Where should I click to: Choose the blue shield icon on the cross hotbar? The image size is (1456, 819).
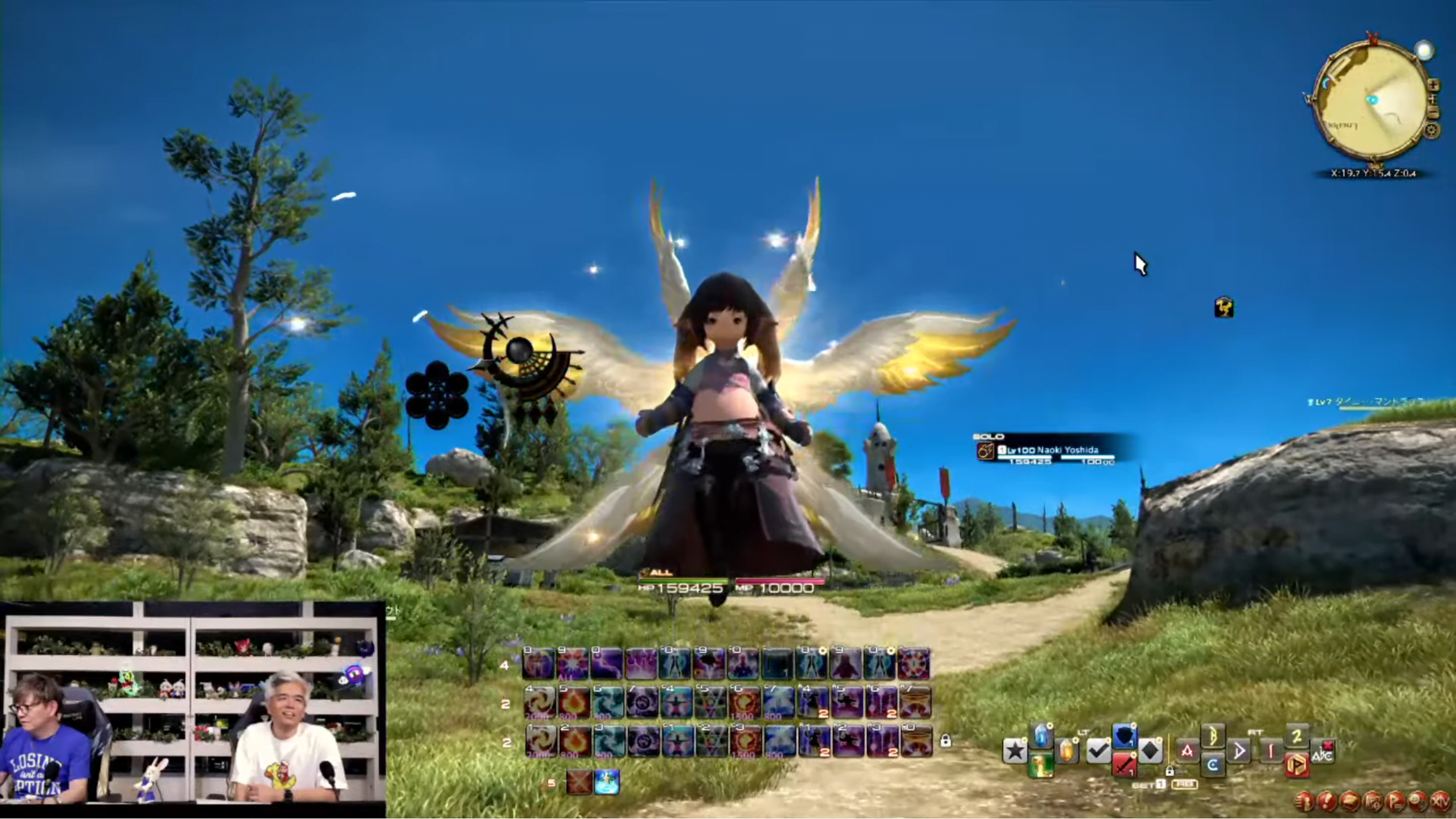pyautogui.click(x=1124, y=736)
